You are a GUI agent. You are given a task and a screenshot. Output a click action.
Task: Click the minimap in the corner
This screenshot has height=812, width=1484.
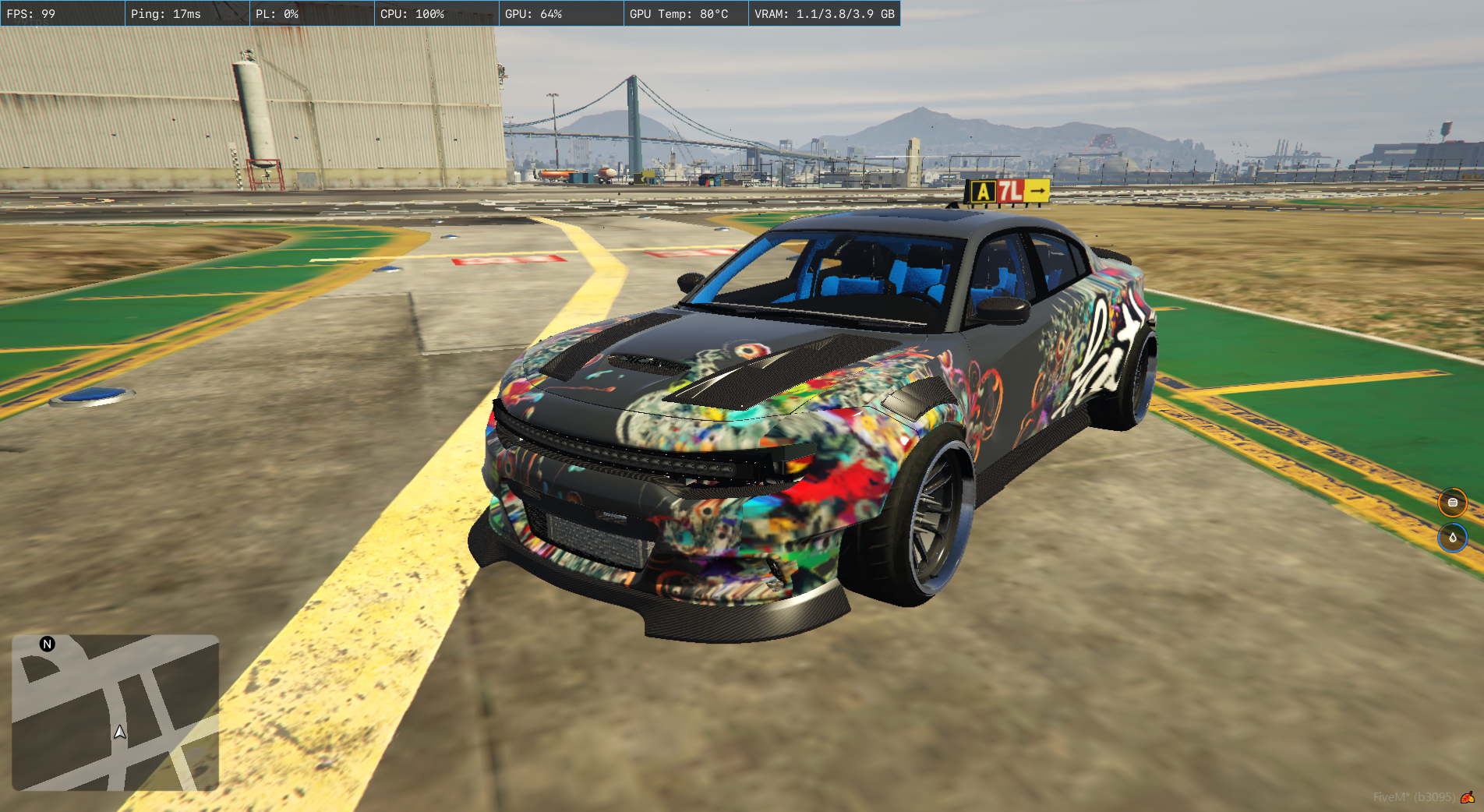pos(115,712)
